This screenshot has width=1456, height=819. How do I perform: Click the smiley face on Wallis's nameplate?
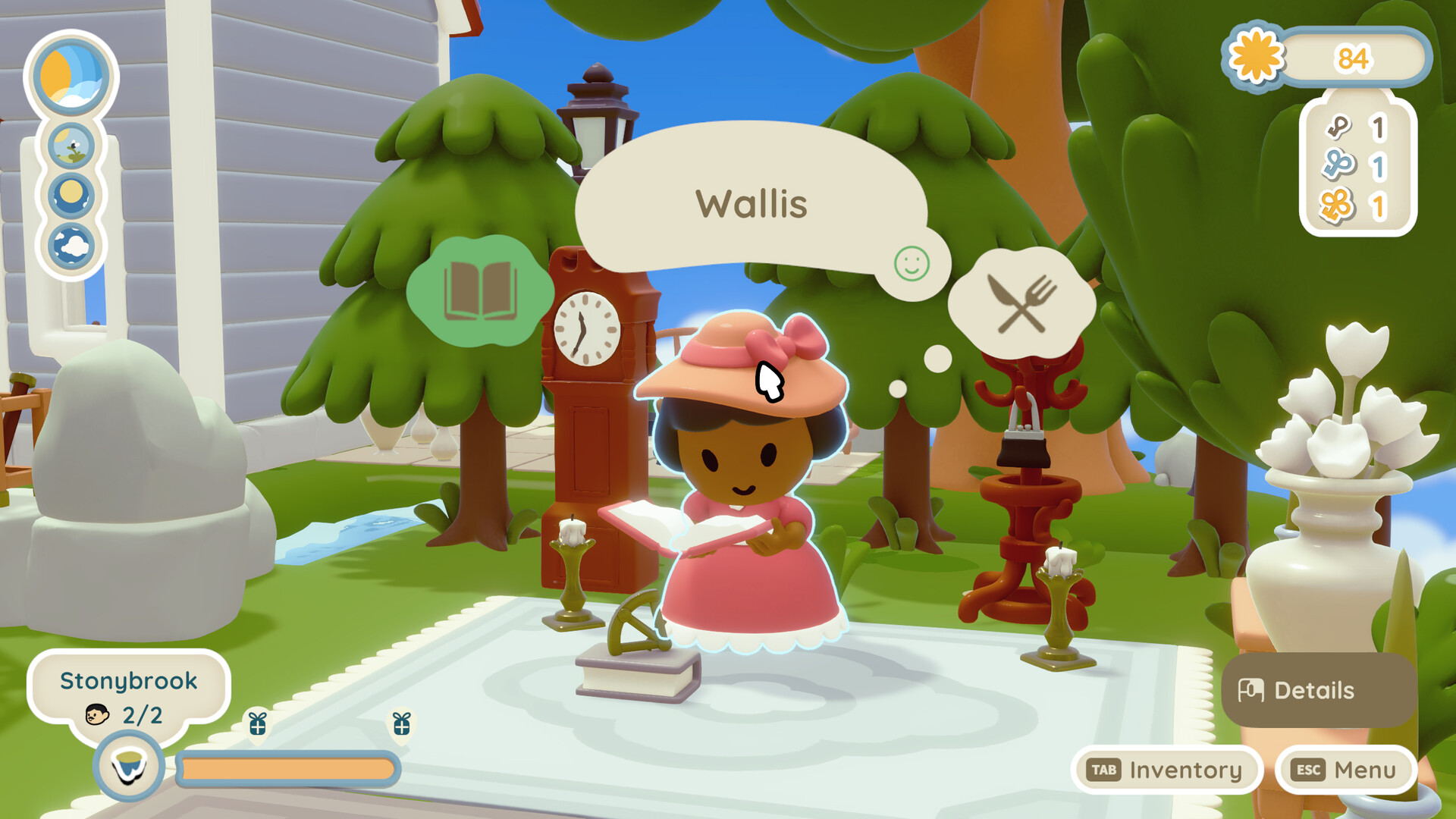tap(912, 265)
